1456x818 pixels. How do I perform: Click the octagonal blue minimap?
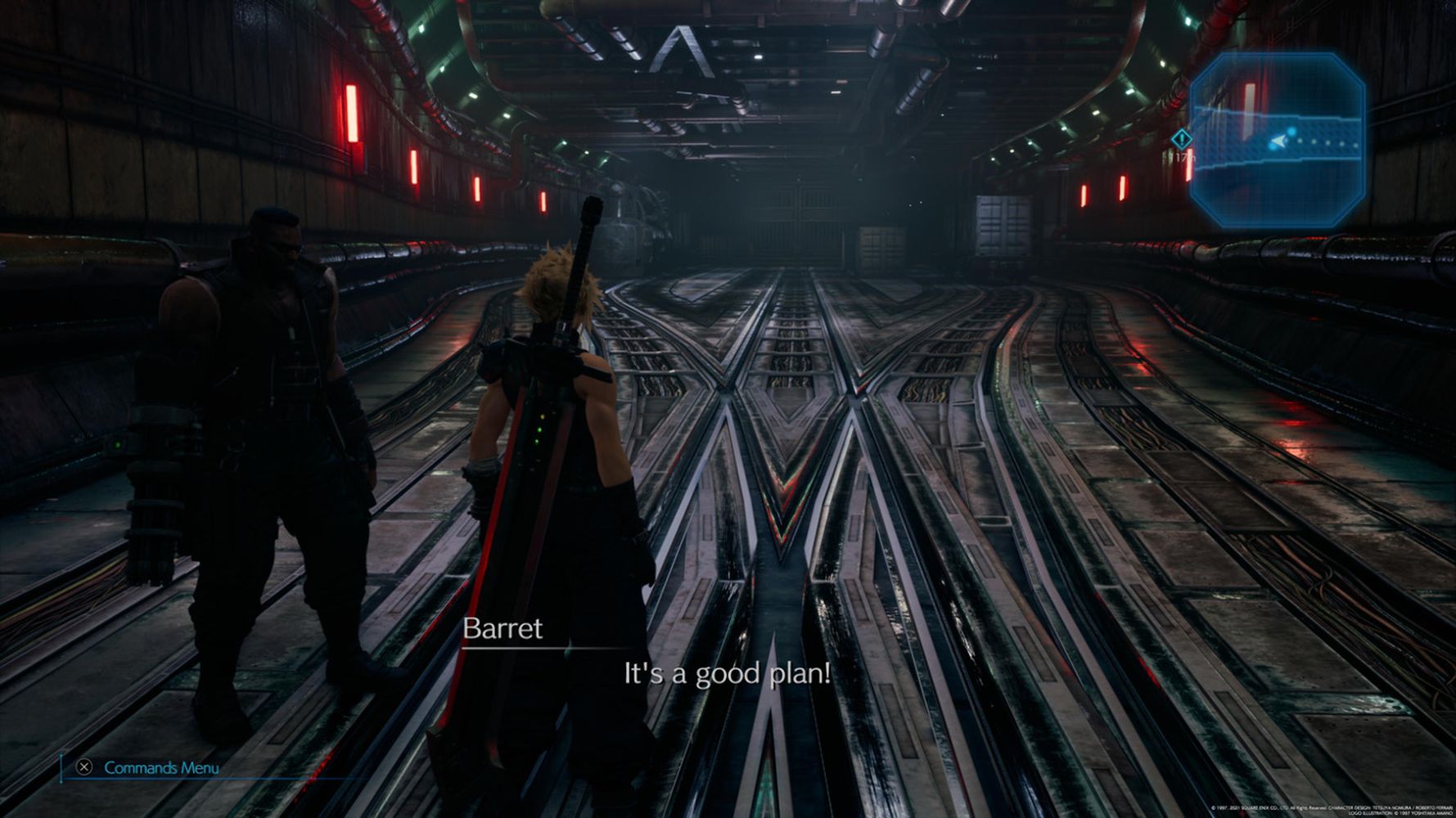coord(1277,141)
